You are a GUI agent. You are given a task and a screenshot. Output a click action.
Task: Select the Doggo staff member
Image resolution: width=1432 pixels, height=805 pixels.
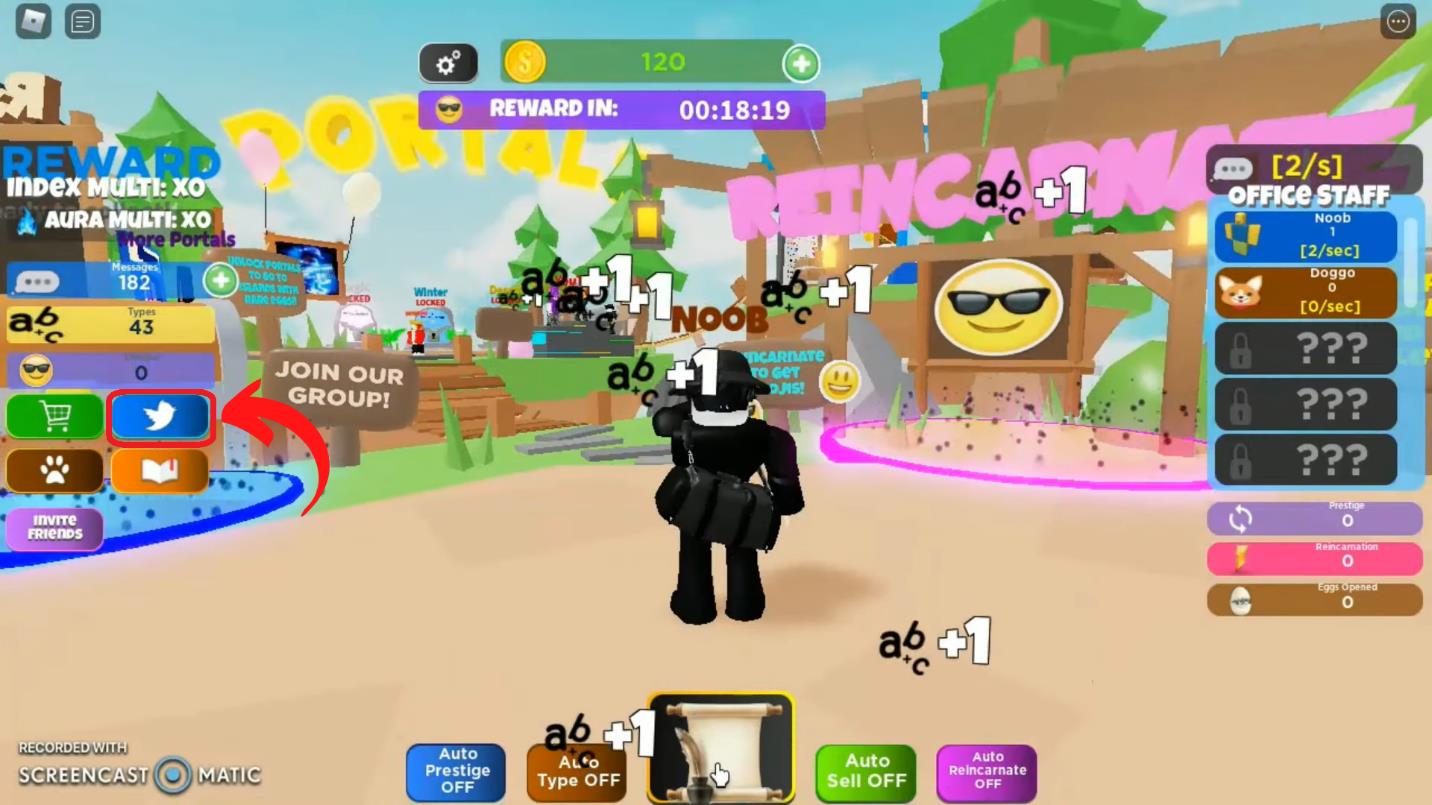(1305, 291)
